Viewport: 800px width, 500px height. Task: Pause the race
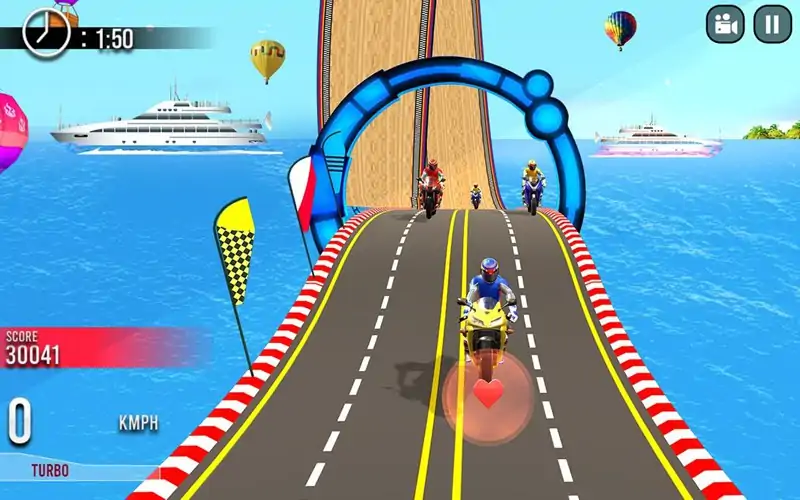772,25
